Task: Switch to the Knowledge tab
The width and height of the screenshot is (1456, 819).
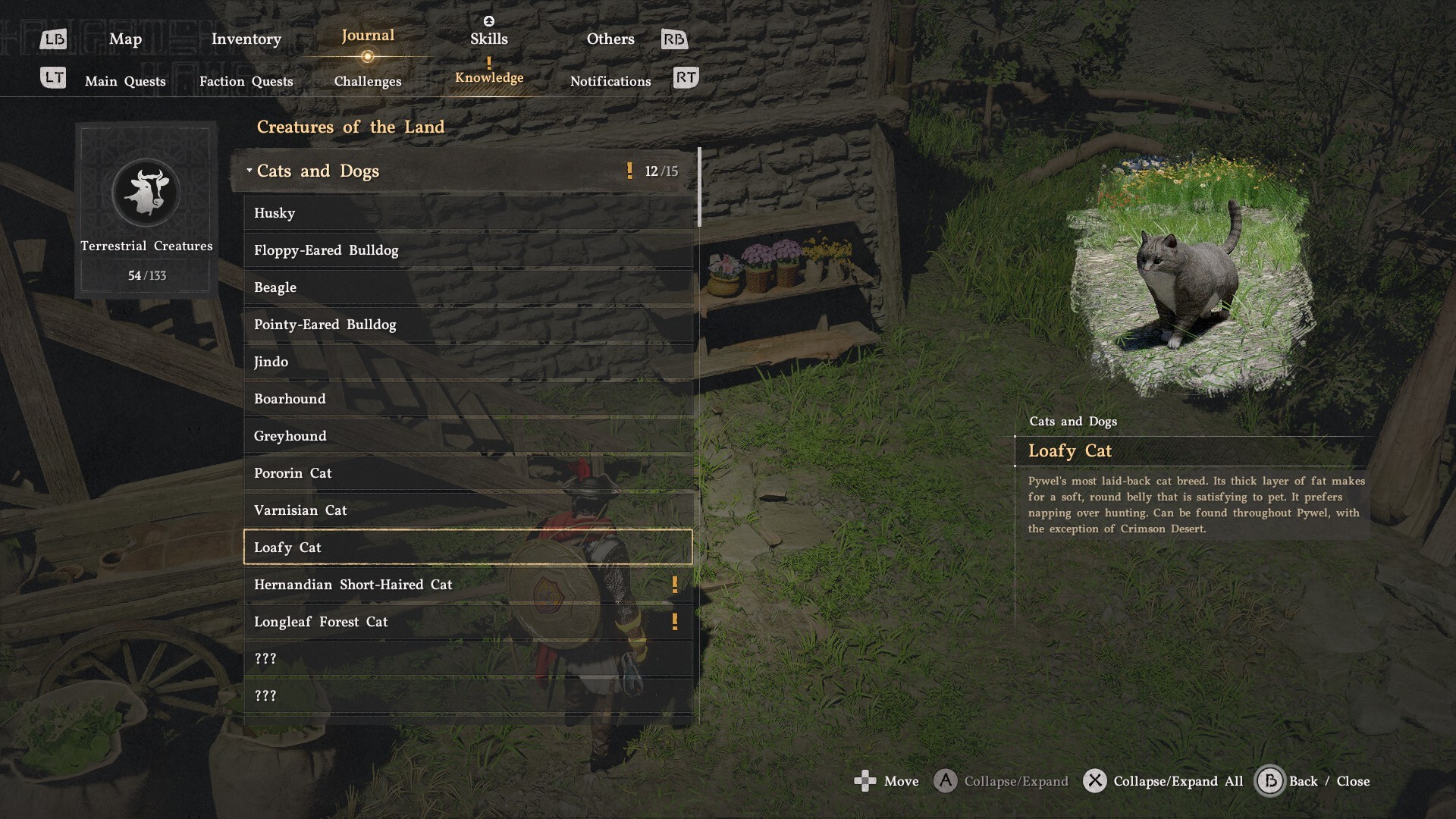Action: click(488, 77)
